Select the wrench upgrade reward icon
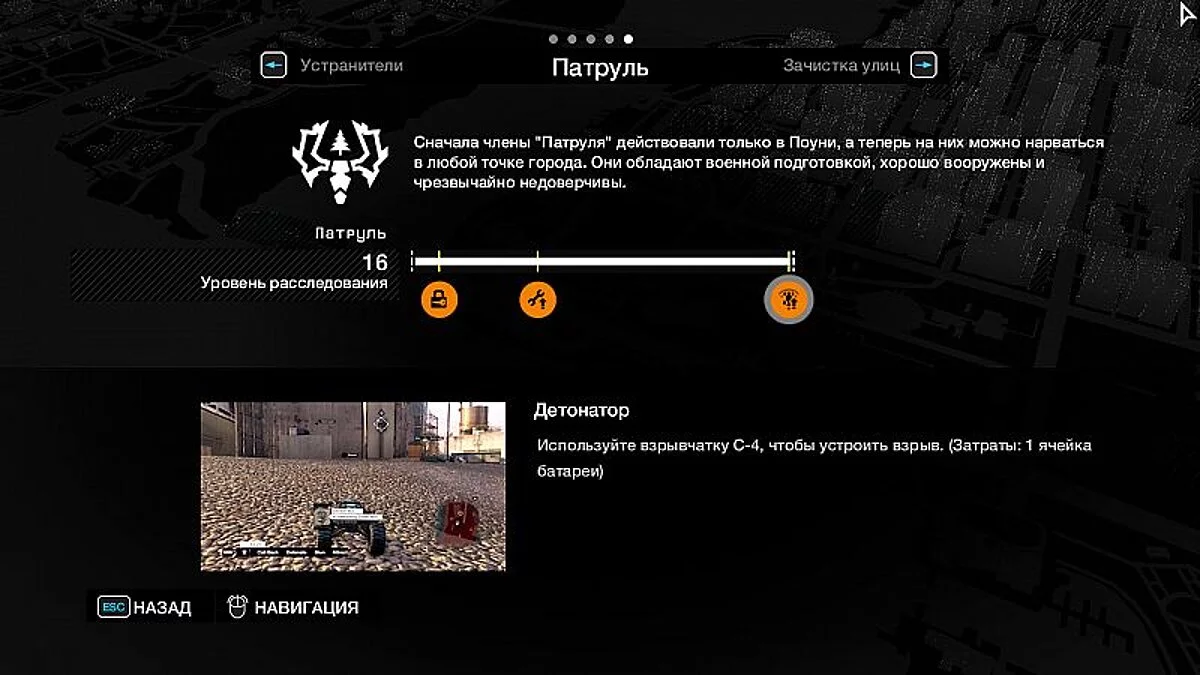This screenshot has width=1200, height=675. tap(538, 298)
